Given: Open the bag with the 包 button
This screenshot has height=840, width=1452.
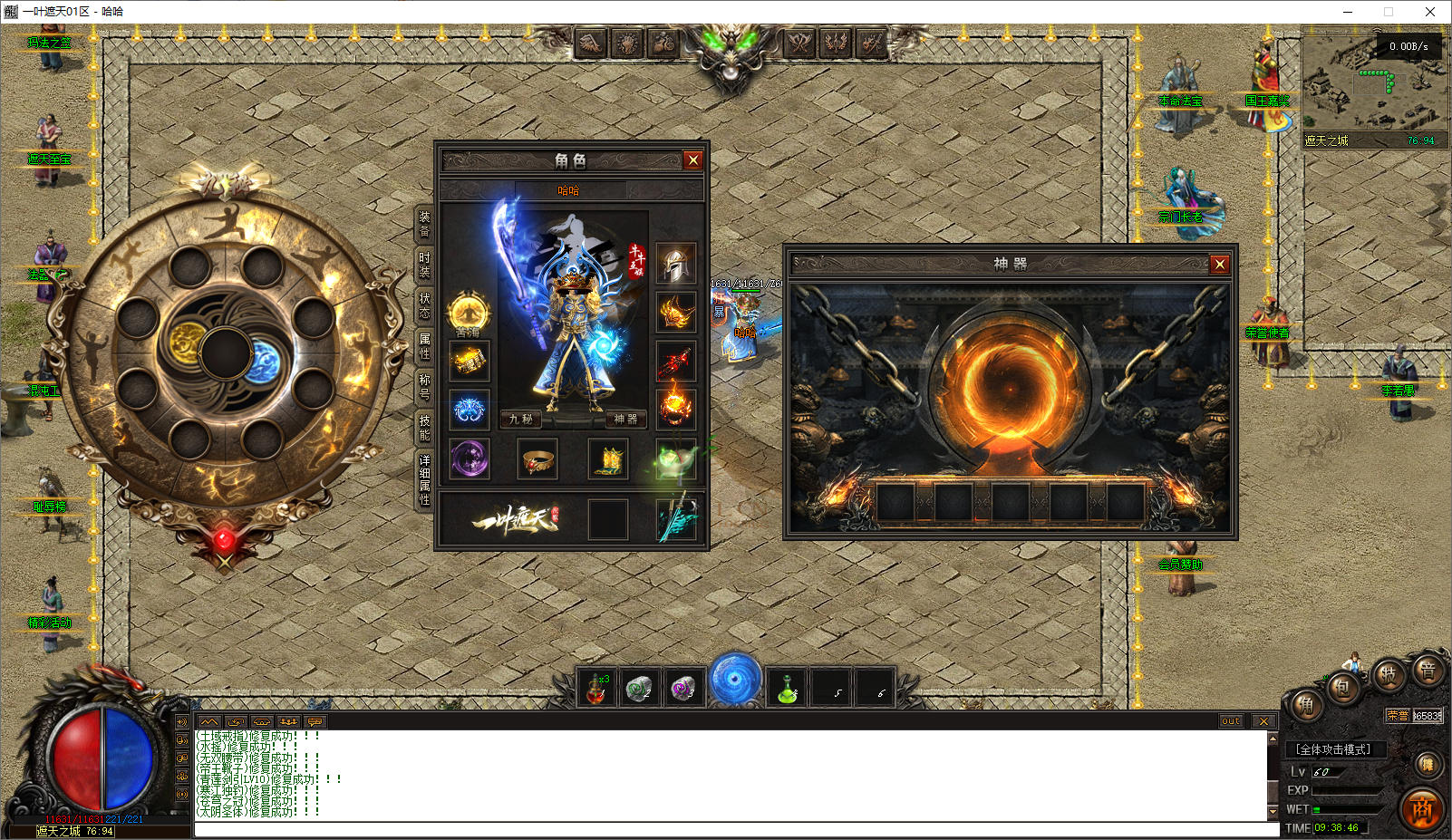Looking at the screenshot, I should 1341,688.
